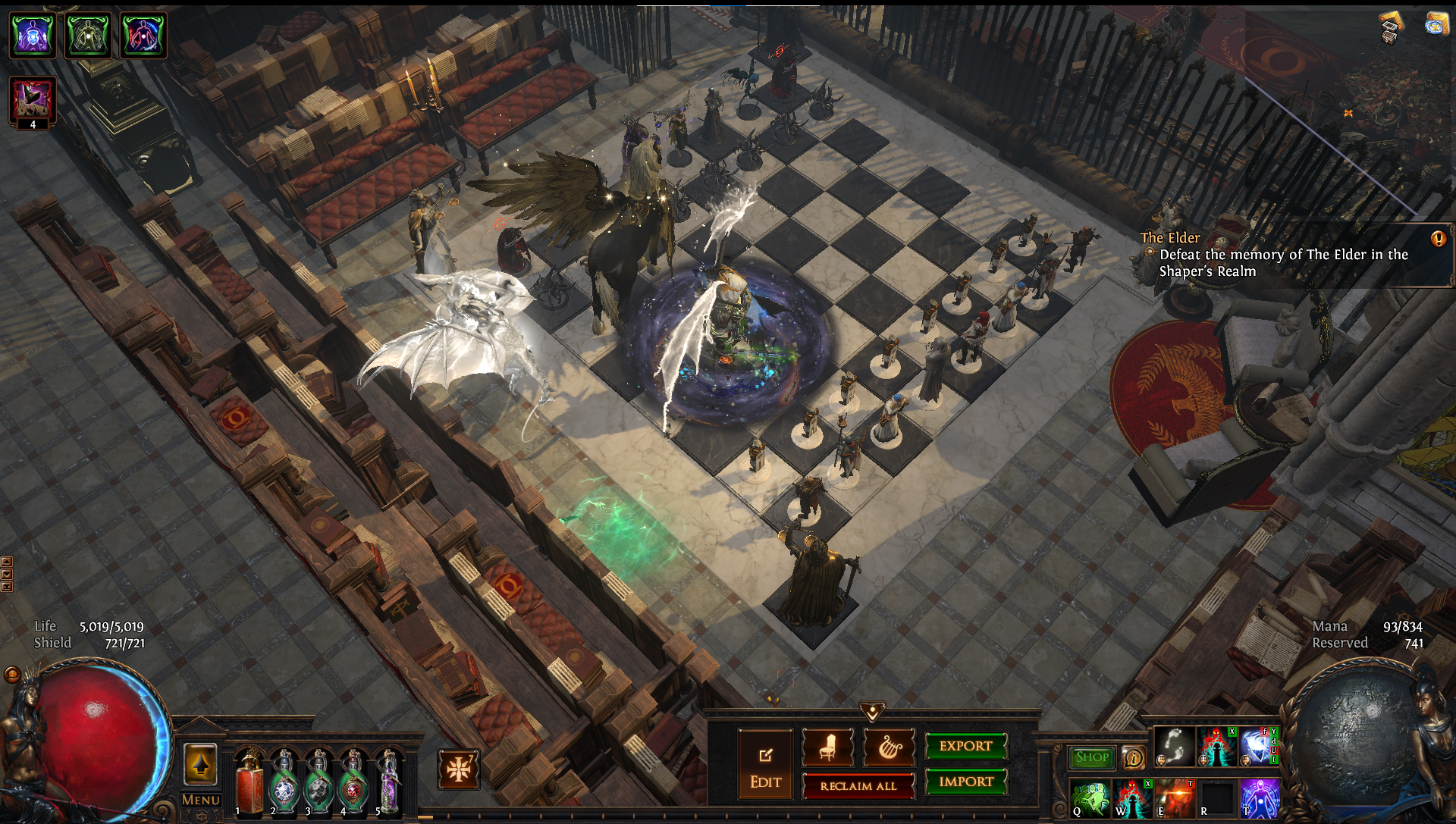Select The Elder quest tracker entry

pos(1282,255)
